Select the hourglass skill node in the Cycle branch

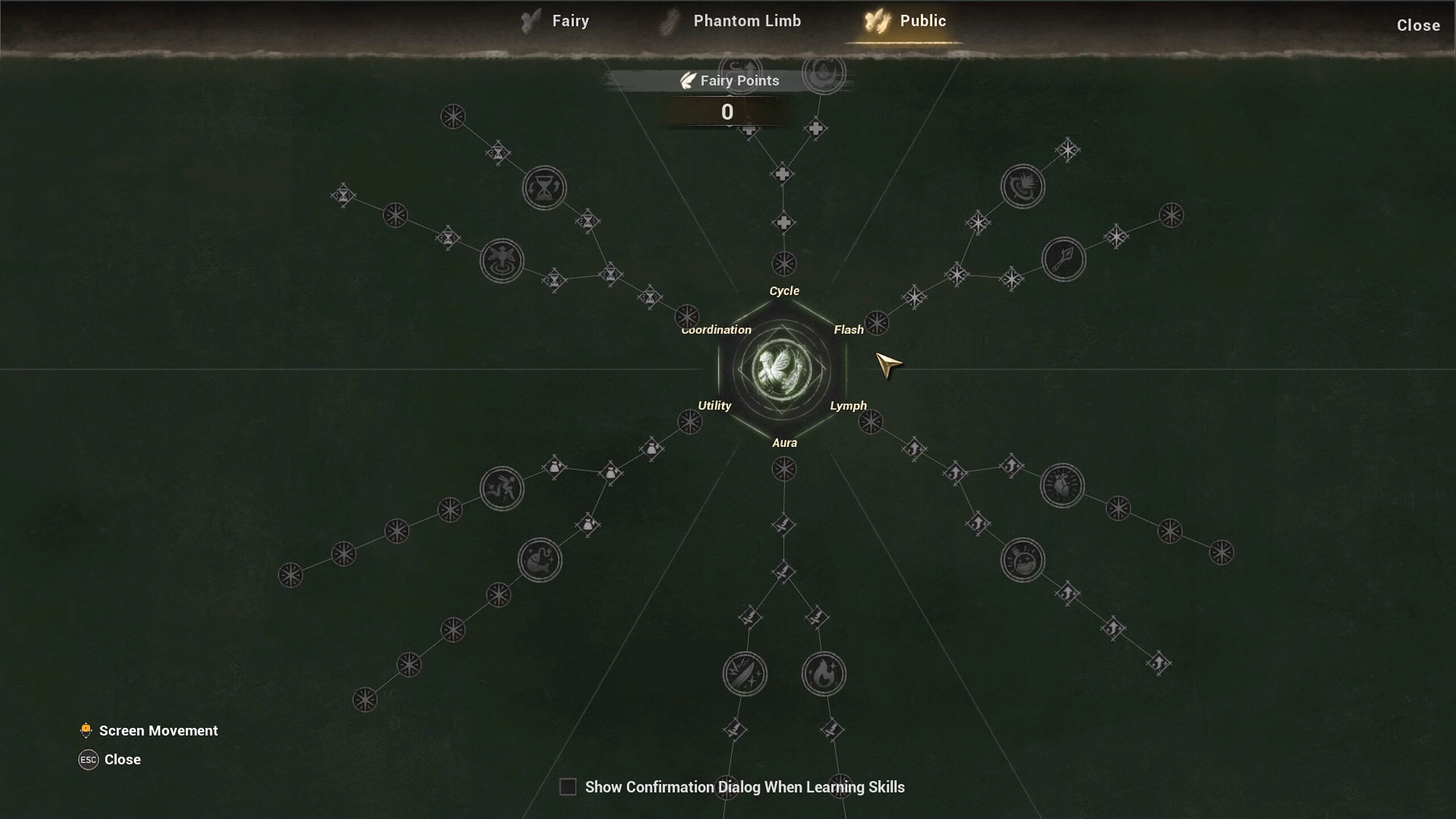tap(543, 188)
